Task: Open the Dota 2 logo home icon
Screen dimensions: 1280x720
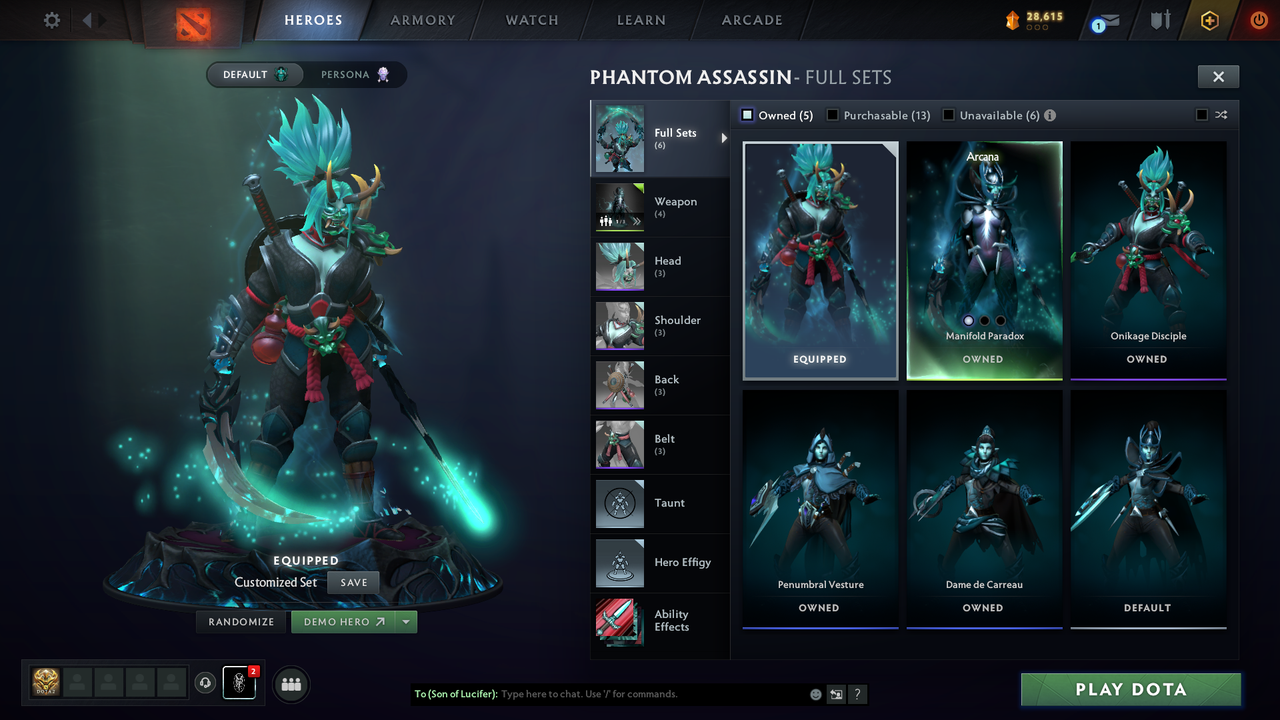Action: point(194,24)
